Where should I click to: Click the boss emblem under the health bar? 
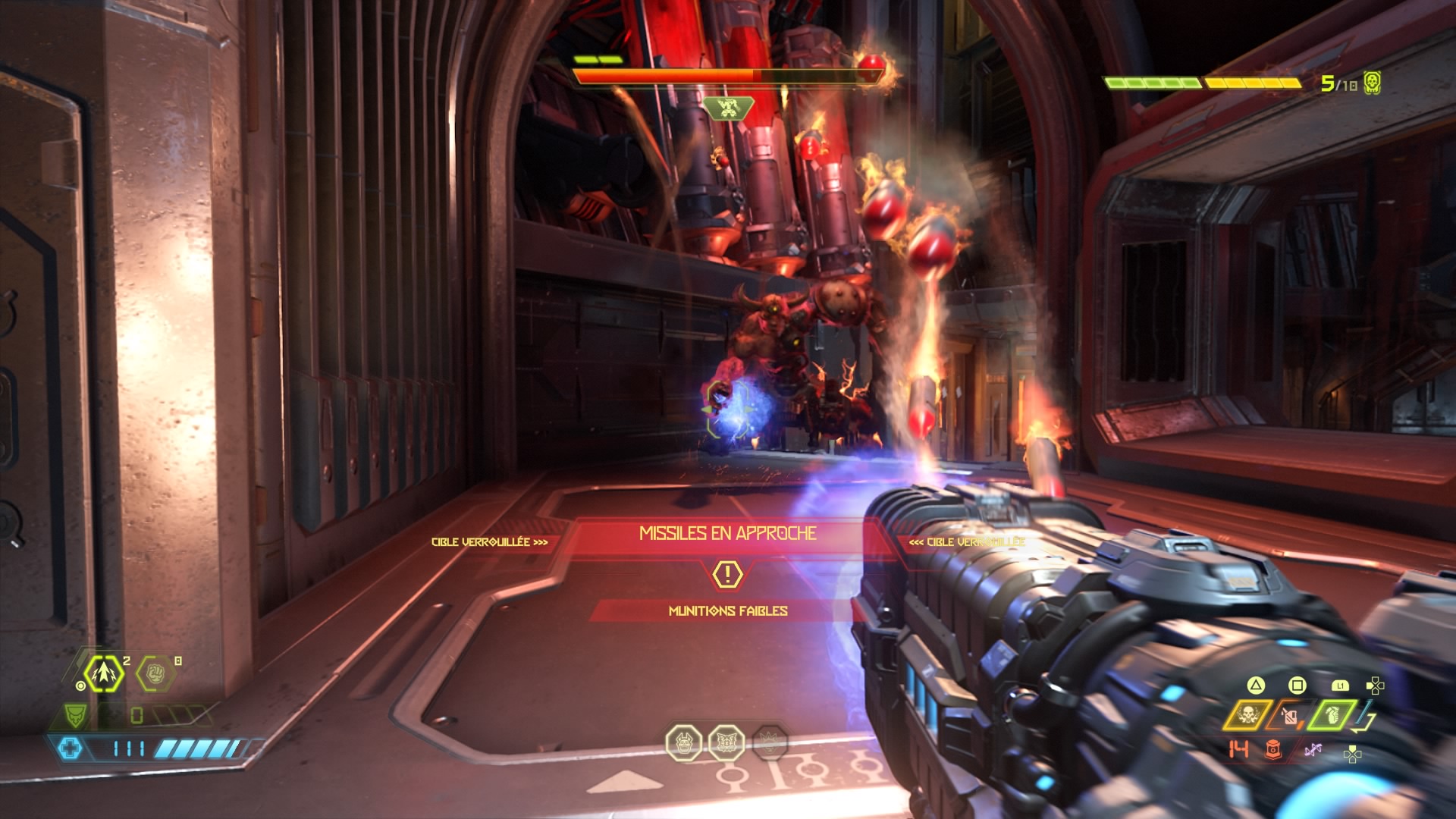pyautogui.click(x=728, y=108)
